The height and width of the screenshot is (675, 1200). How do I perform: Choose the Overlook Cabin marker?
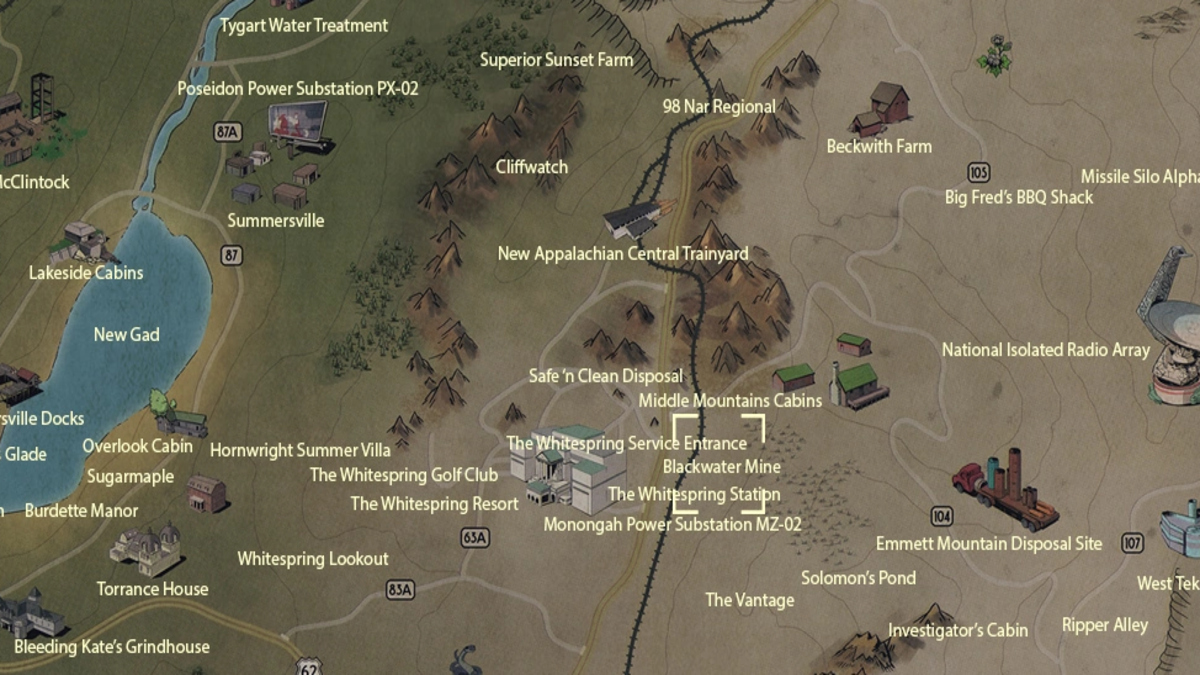pos(176,416)
